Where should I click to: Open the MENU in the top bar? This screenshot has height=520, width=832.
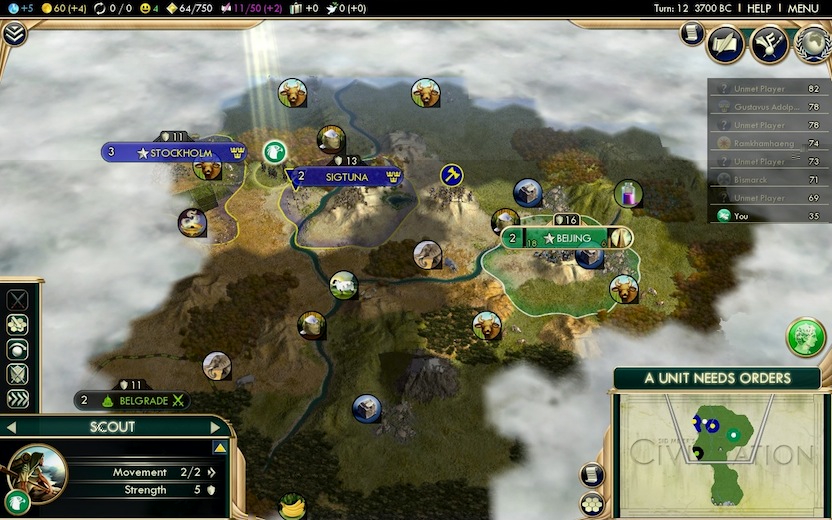803,8
